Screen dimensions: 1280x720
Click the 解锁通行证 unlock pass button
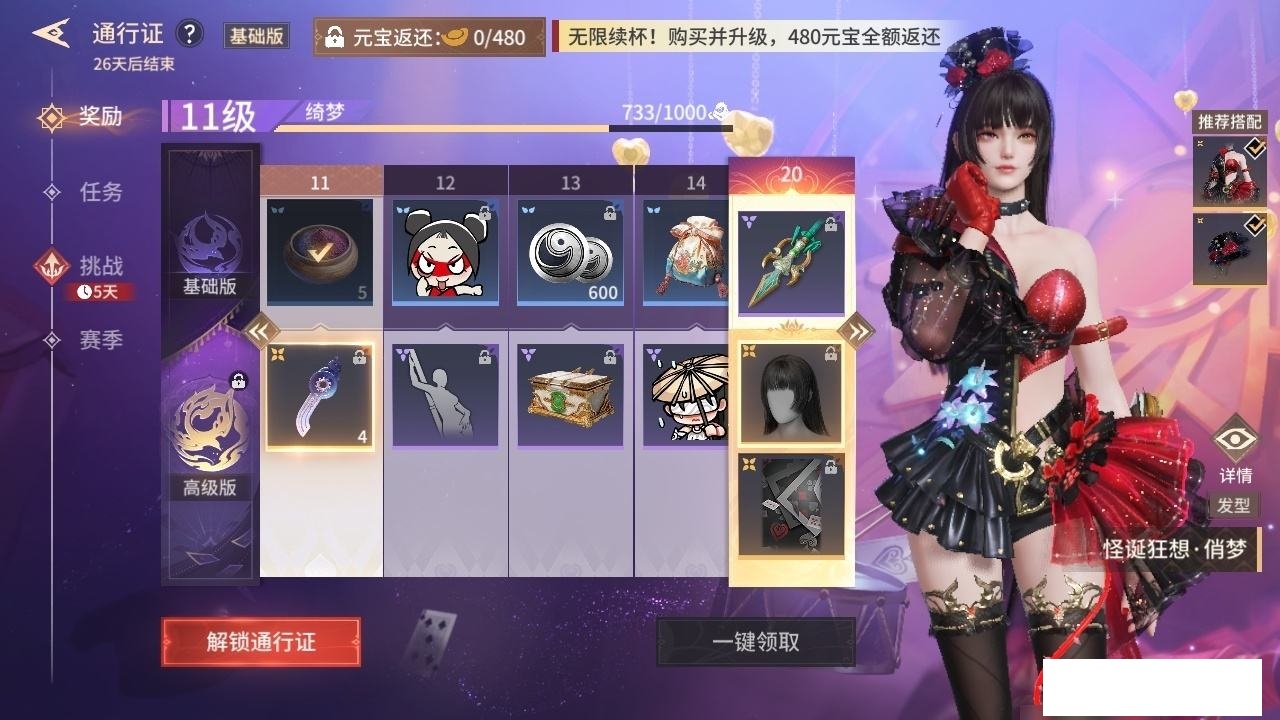[x=261, y=642]
